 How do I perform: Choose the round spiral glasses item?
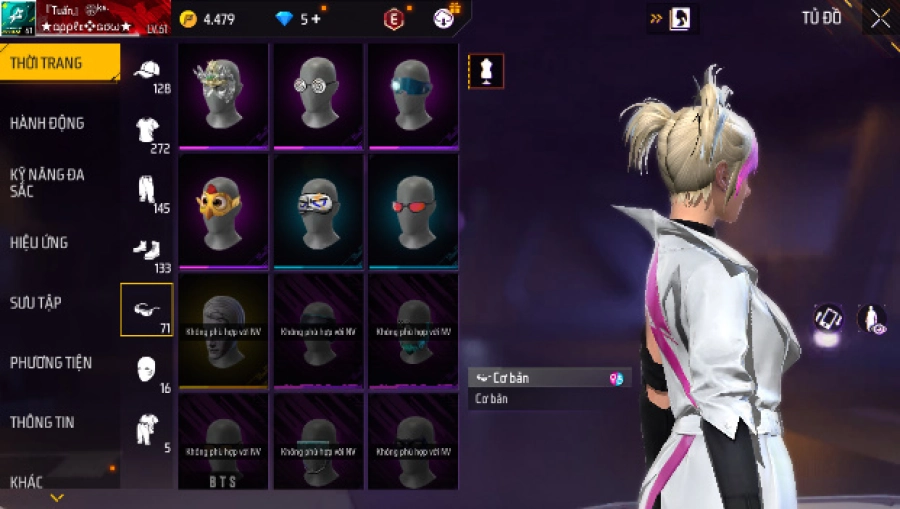318,92
